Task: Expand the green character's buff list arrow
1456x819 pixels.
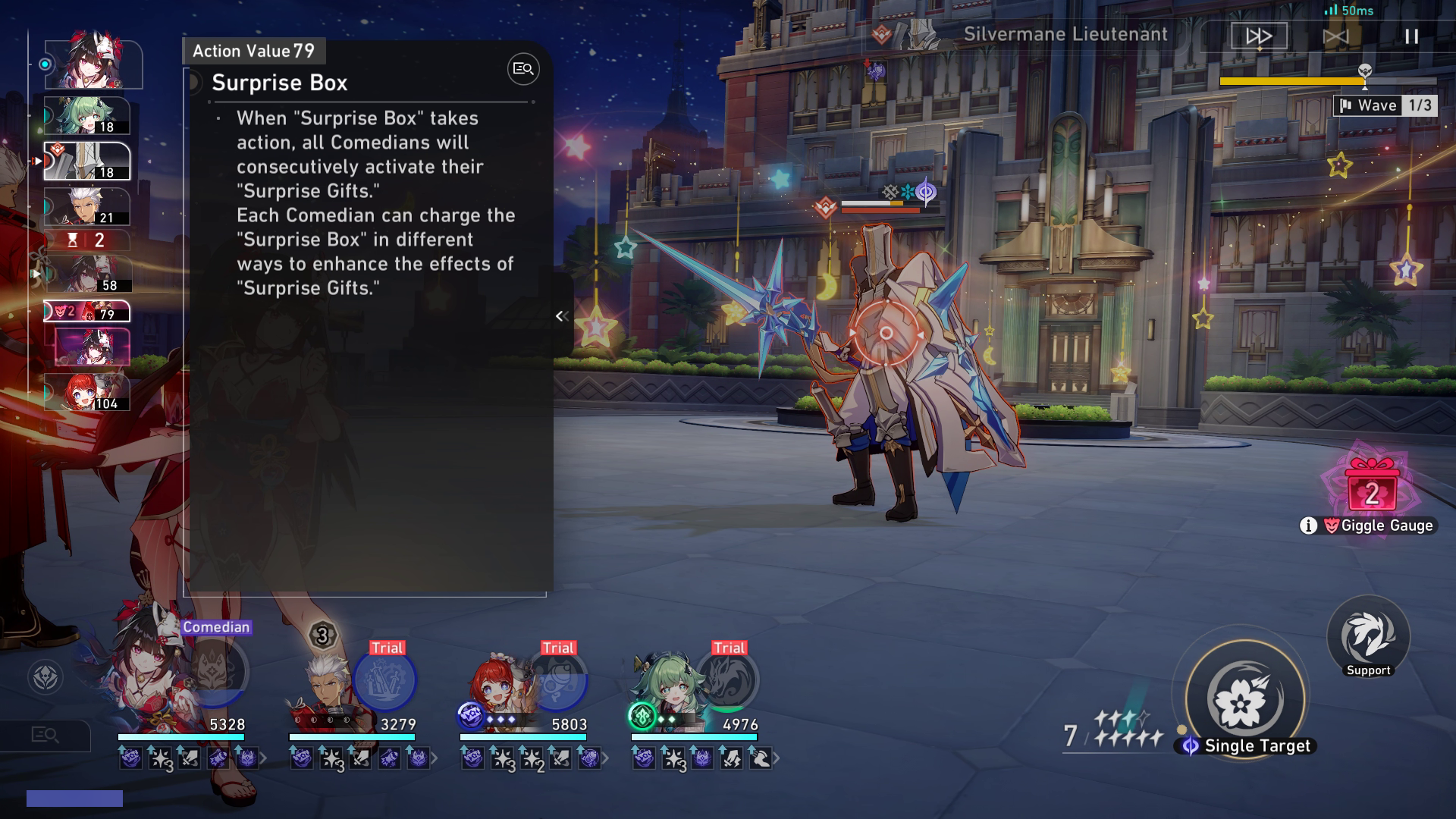Action: pos(775,757)
